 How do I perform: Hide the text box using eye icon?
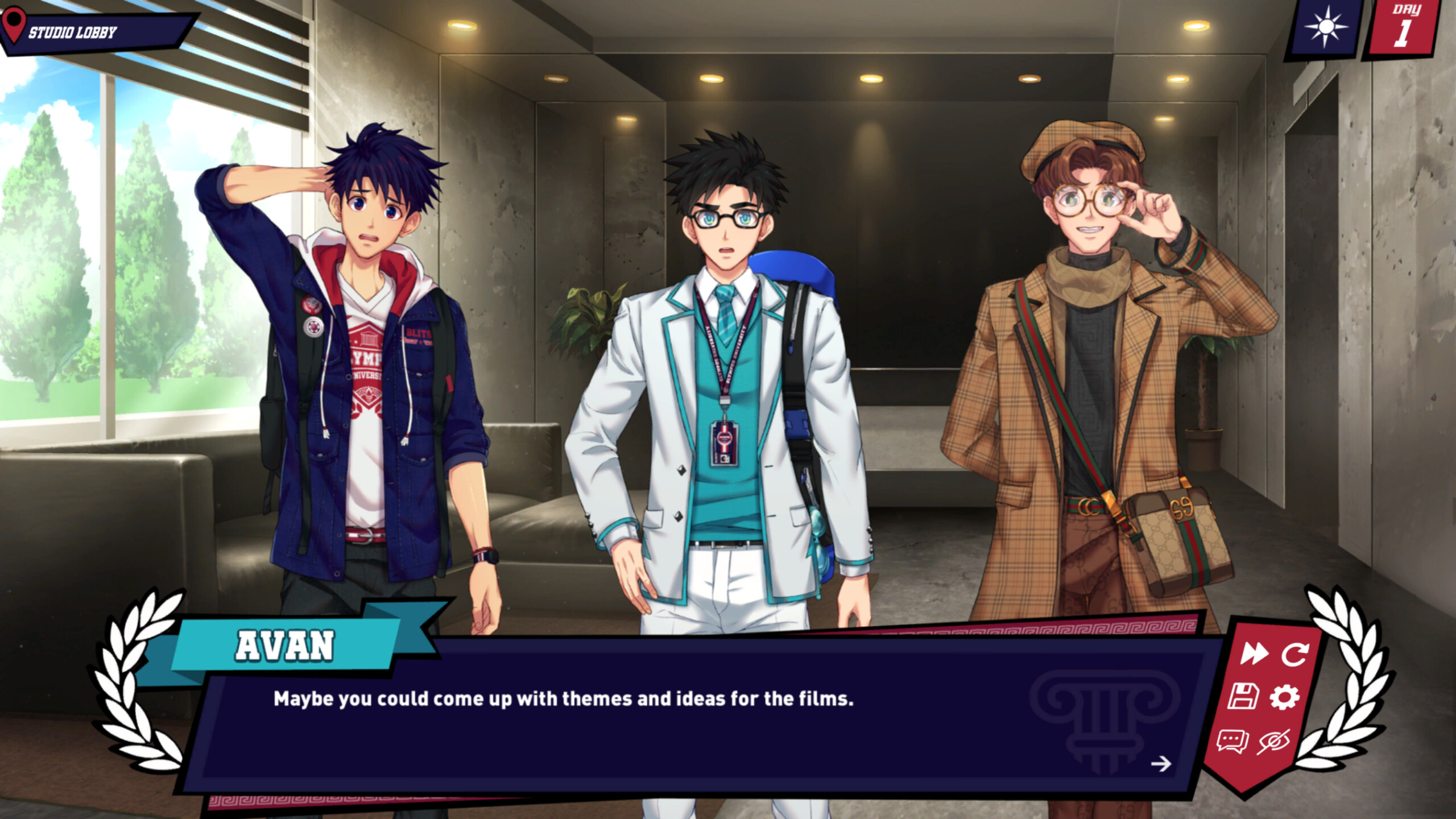(1274, 742)
